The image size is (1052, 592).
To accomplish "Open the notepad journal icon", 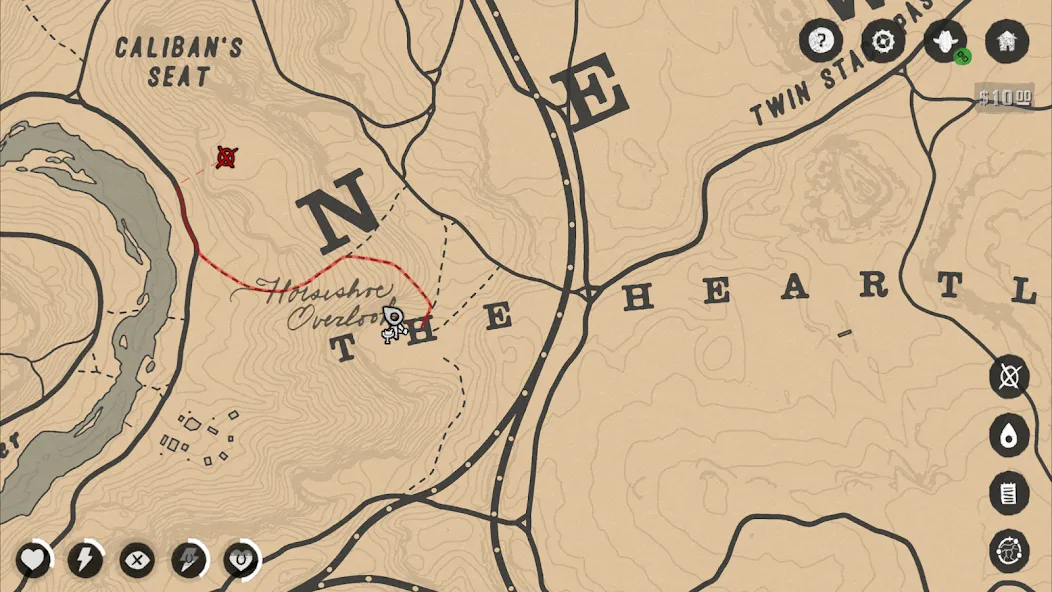I will point(1009,493).
